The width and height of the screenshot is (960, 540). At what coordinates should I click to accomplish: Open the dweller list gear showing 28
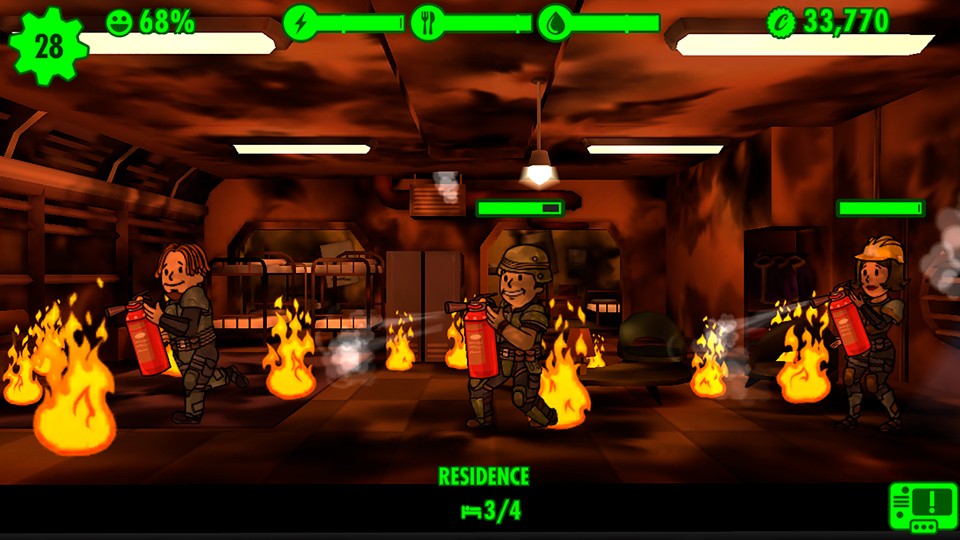[47, 45]
